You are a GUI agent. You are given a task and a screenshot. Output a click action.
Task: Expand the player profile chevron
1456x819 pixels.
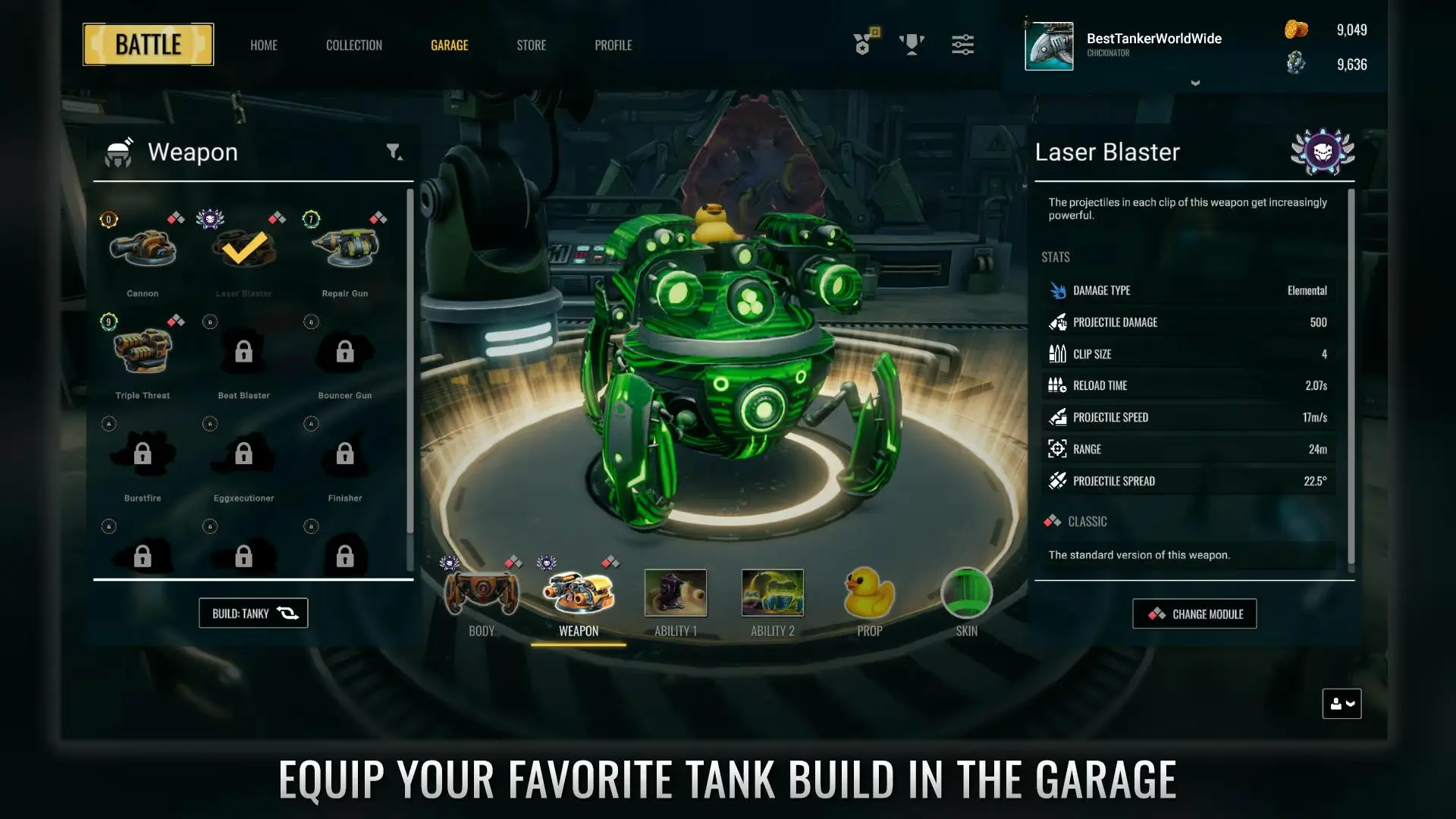1196,83
